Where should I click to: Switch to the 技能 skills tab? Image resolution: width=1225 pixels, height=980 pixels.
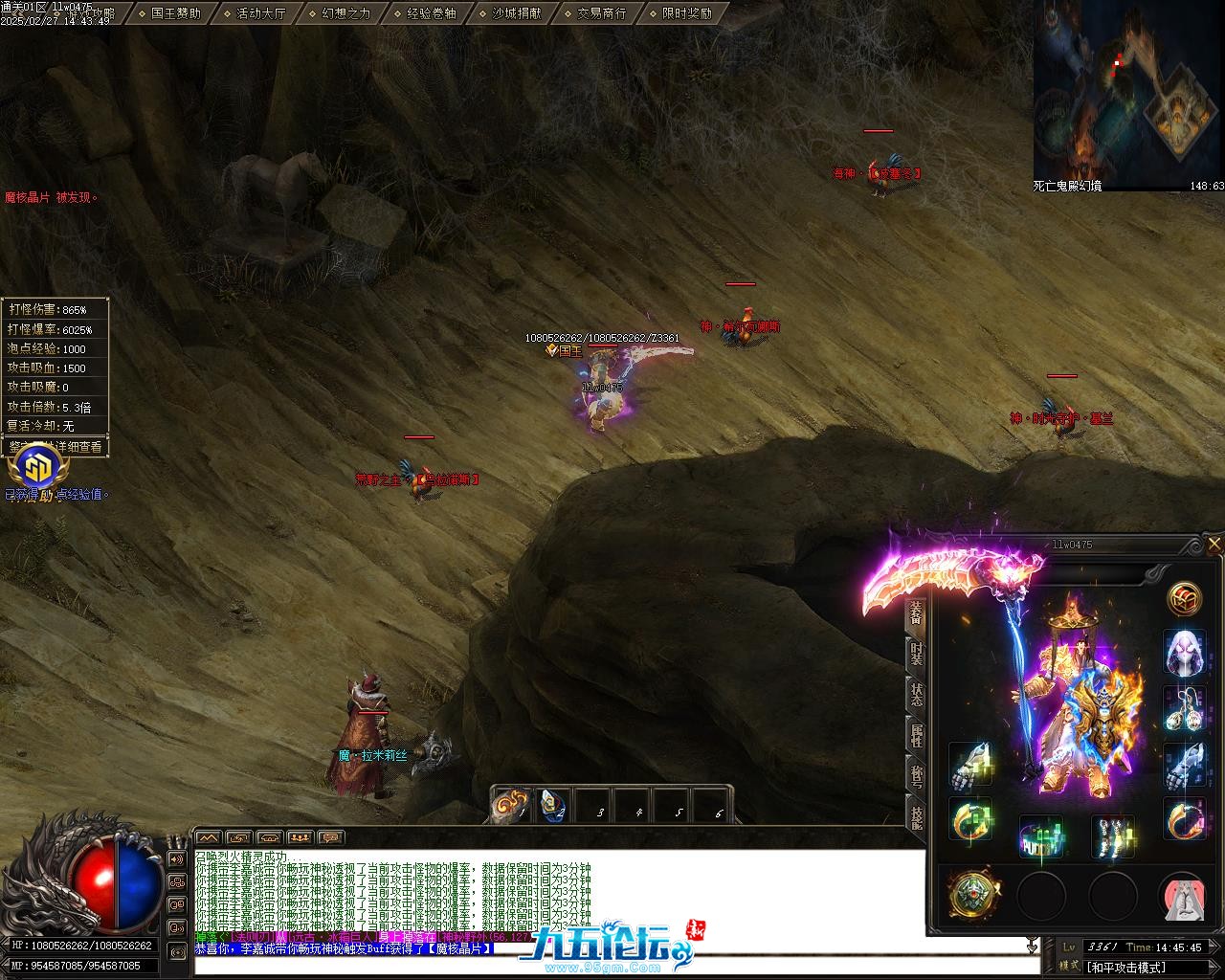(916, 816)
